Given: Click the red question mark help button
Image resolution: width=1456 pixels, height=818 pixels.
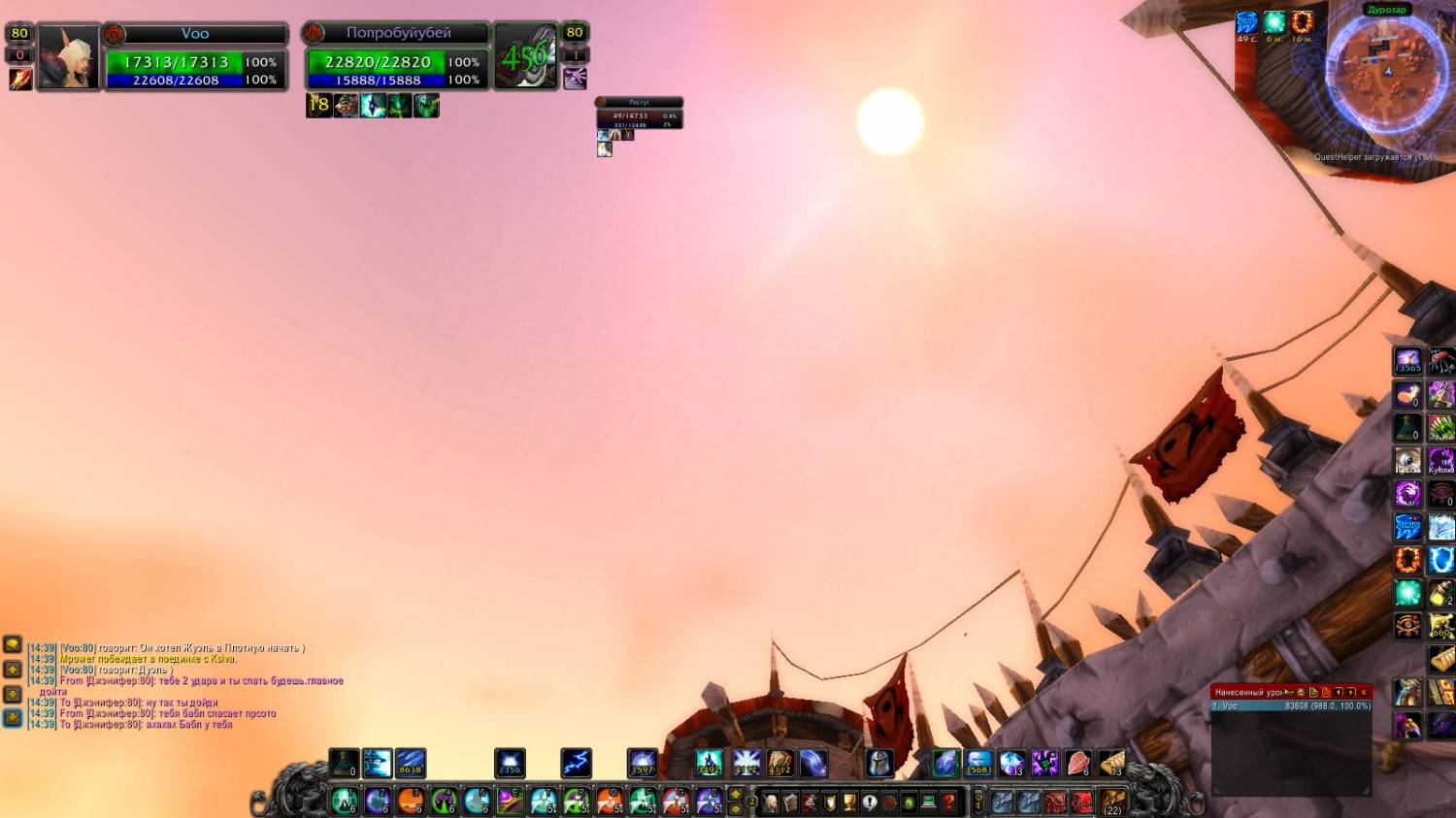Looking at the screenshot, I should click(948, 802).
